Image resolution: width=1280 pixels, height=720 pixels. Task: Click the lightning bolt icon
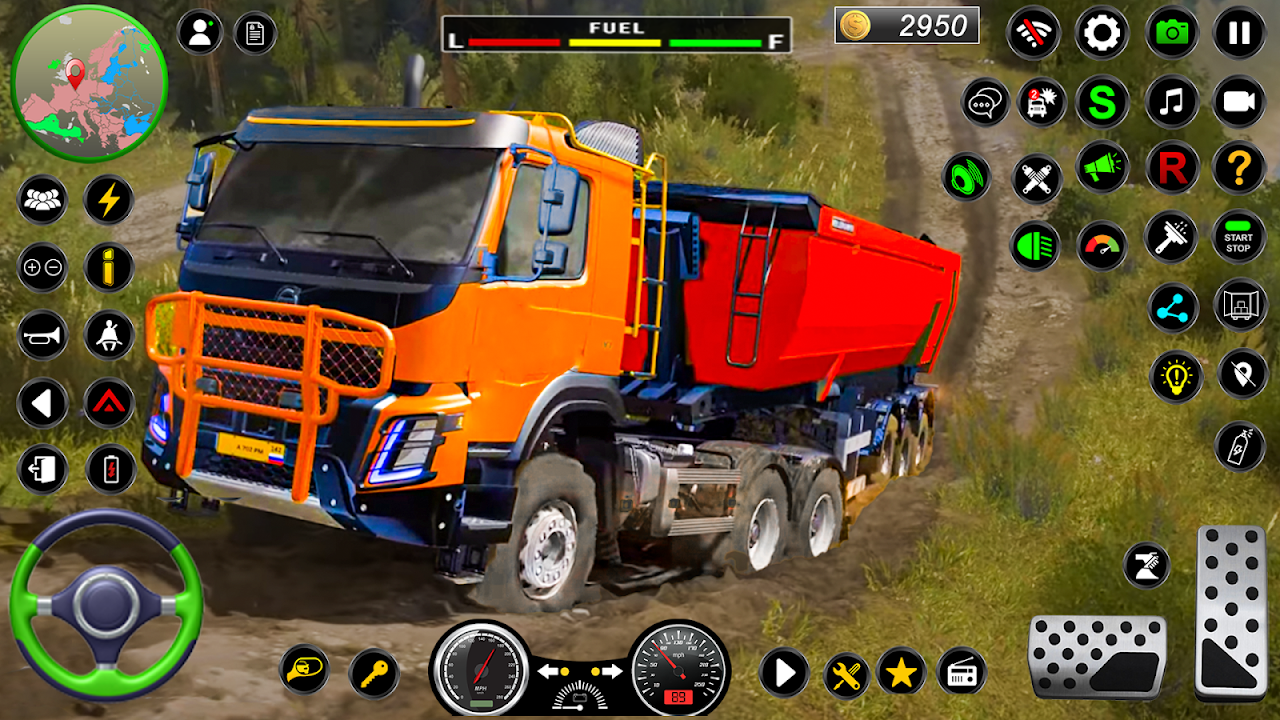click(x=109, y=200)
